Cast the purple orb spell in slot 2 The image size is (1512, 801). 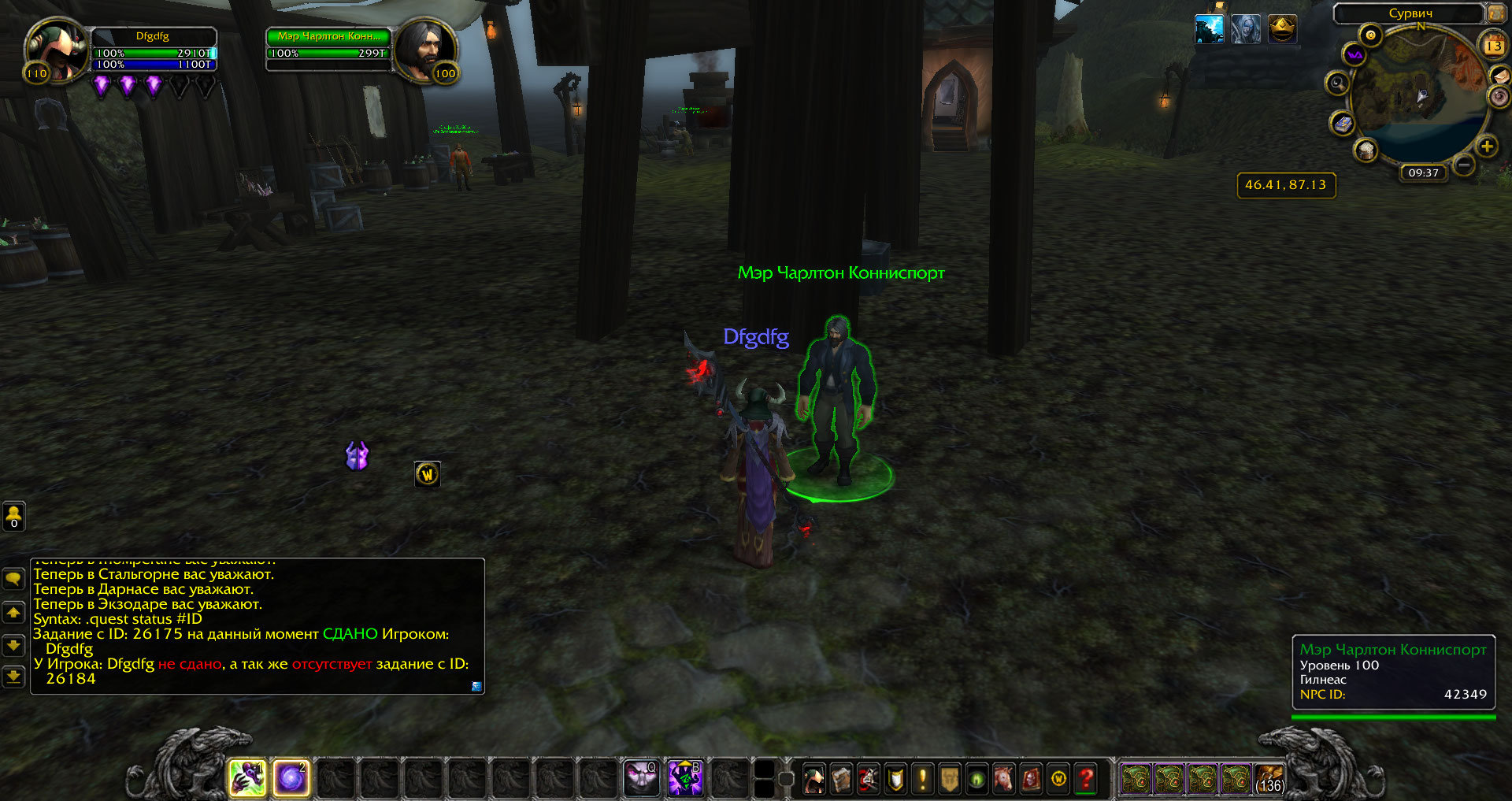[x=291, y=779]
